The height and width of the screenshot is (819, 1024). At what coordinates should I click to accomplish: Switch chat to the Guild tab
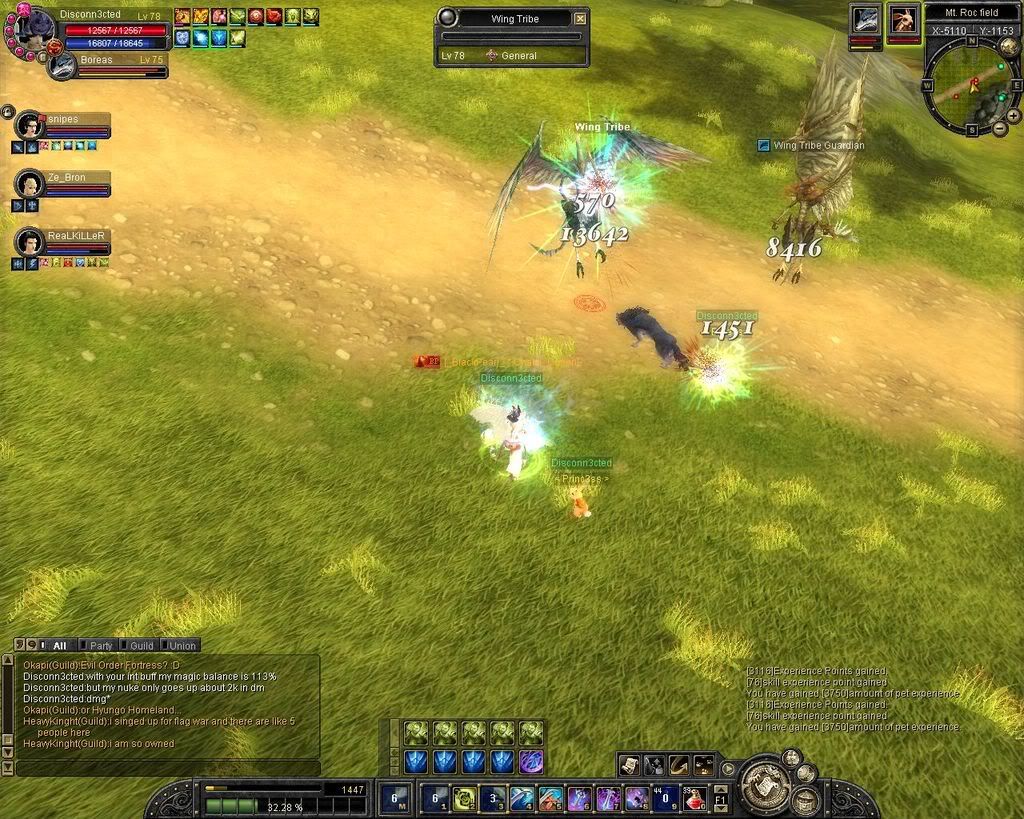click(141, 646)
